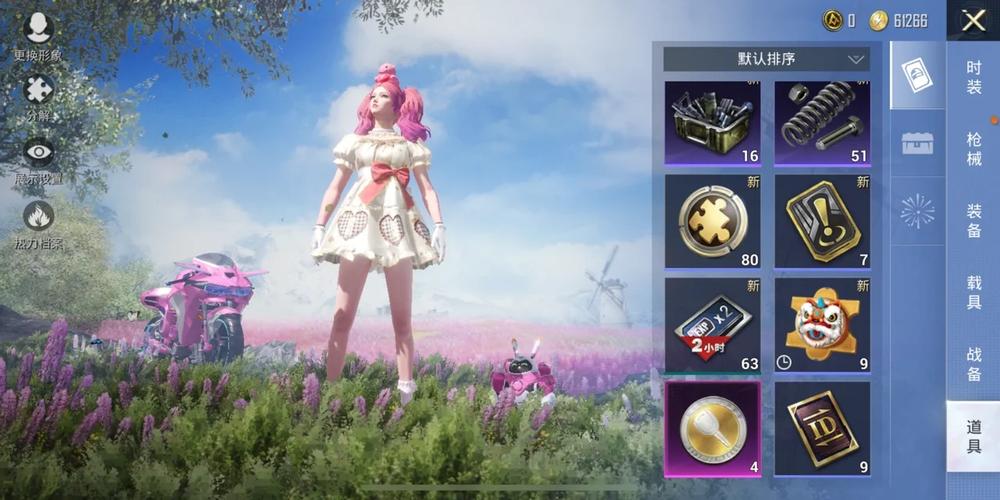Switch to the 枪械 tab

973,149
